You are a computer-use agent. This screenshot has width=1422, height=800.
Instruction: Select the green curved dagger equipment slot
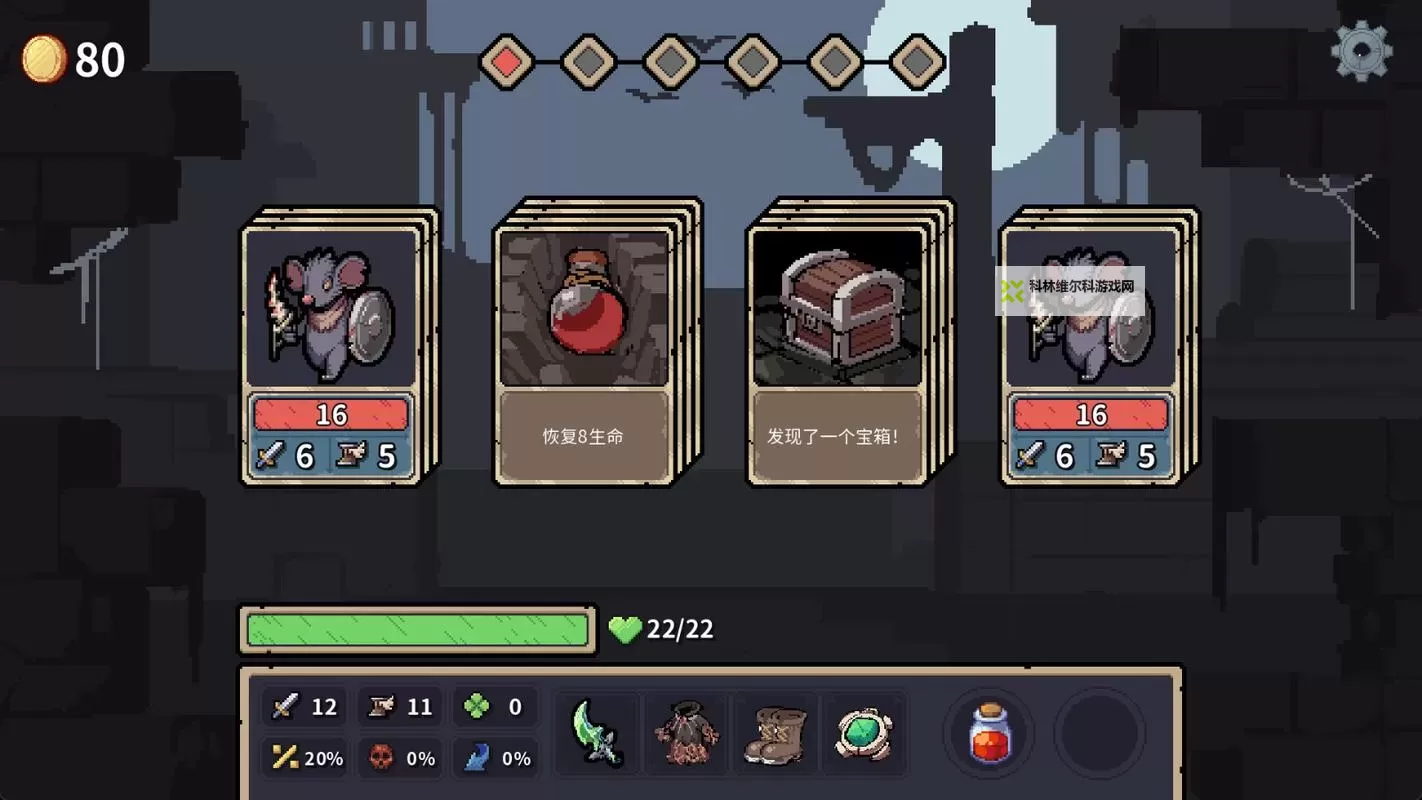597,733
